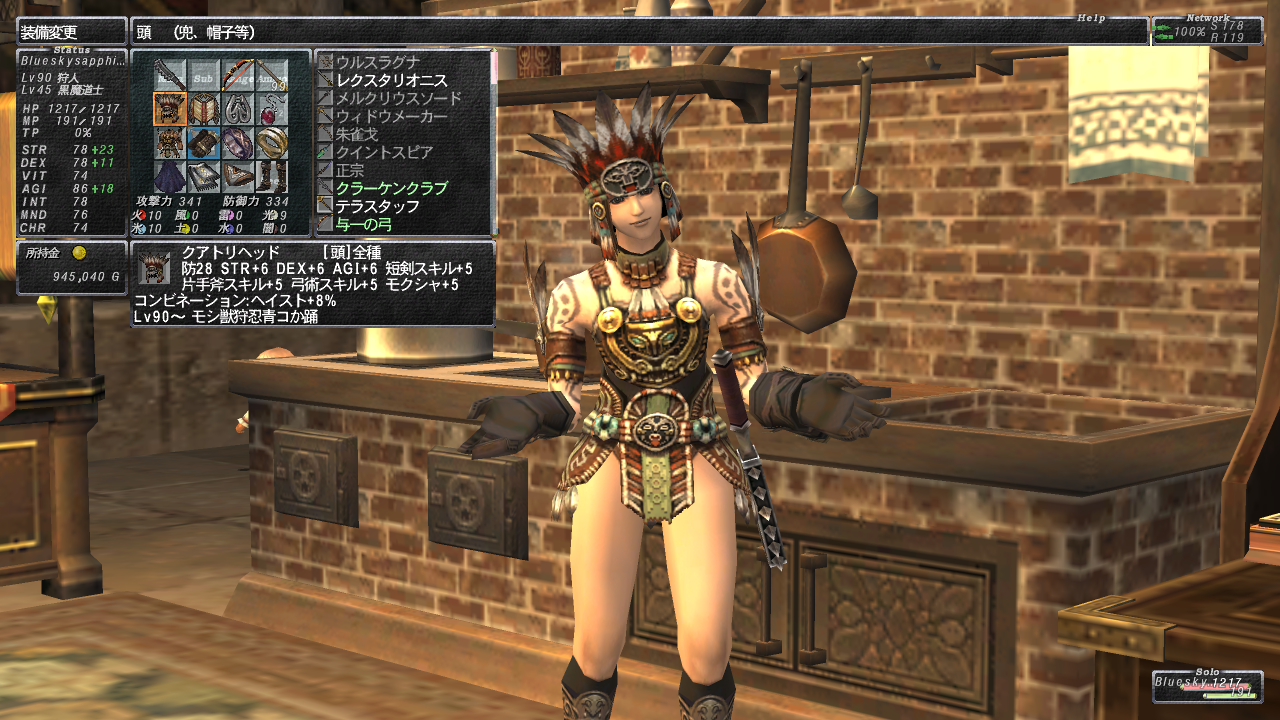
Task: Select the main weapon sword slot
Action: pyautogui.click(x=169, y=74)
